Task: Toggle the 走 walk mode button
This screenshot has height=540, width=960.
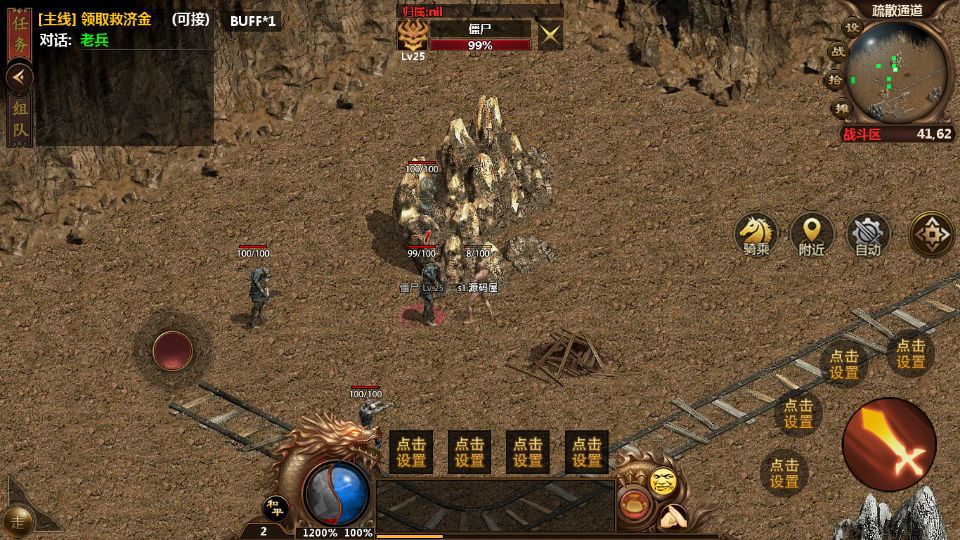Action: pos(17,520)
